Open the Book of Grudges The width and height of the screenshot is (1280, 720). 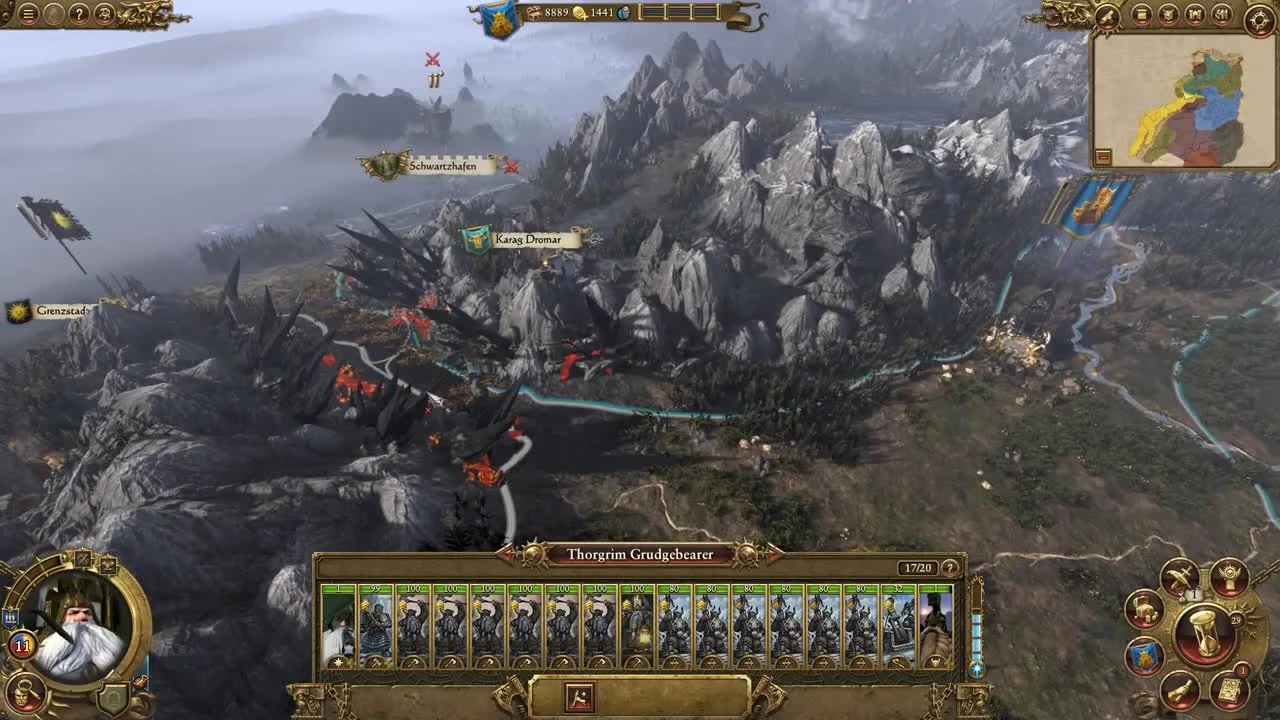tap(1229, 579)
